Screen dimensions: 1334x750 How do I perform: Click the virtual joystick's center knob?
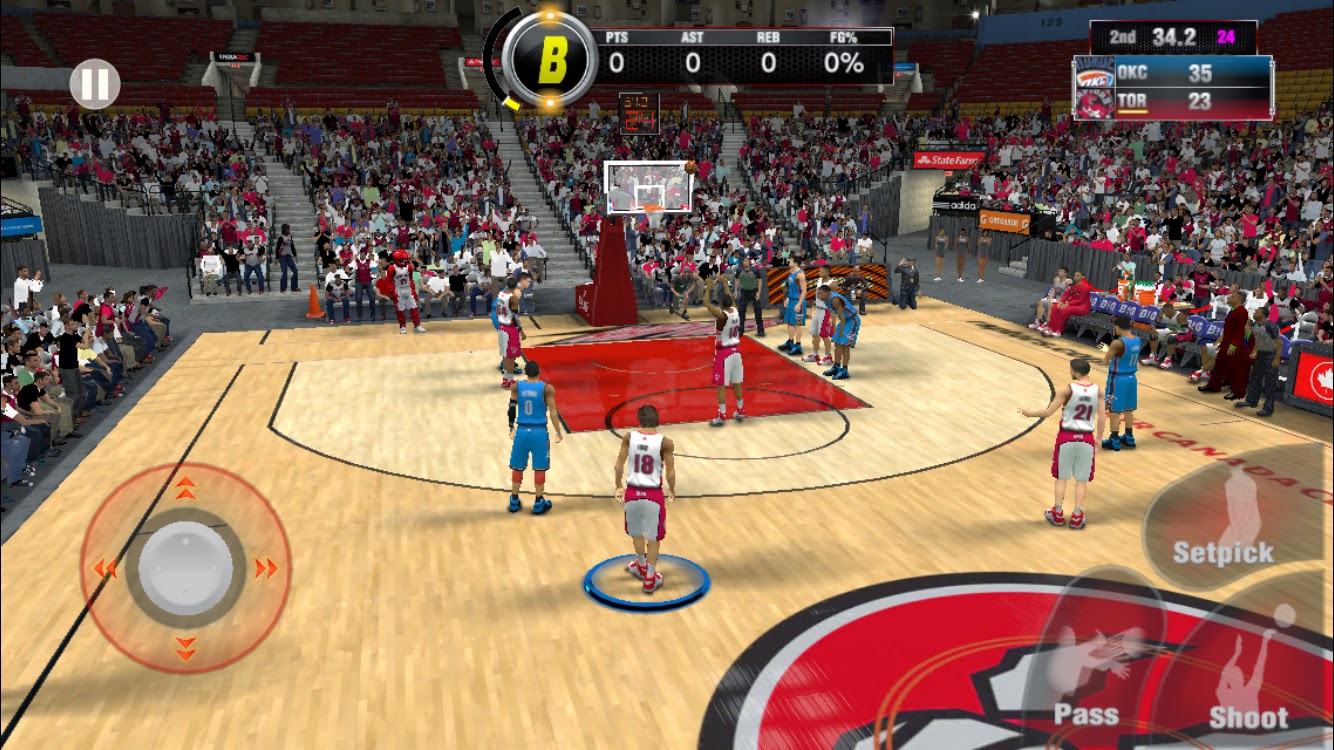pos(186,568)
